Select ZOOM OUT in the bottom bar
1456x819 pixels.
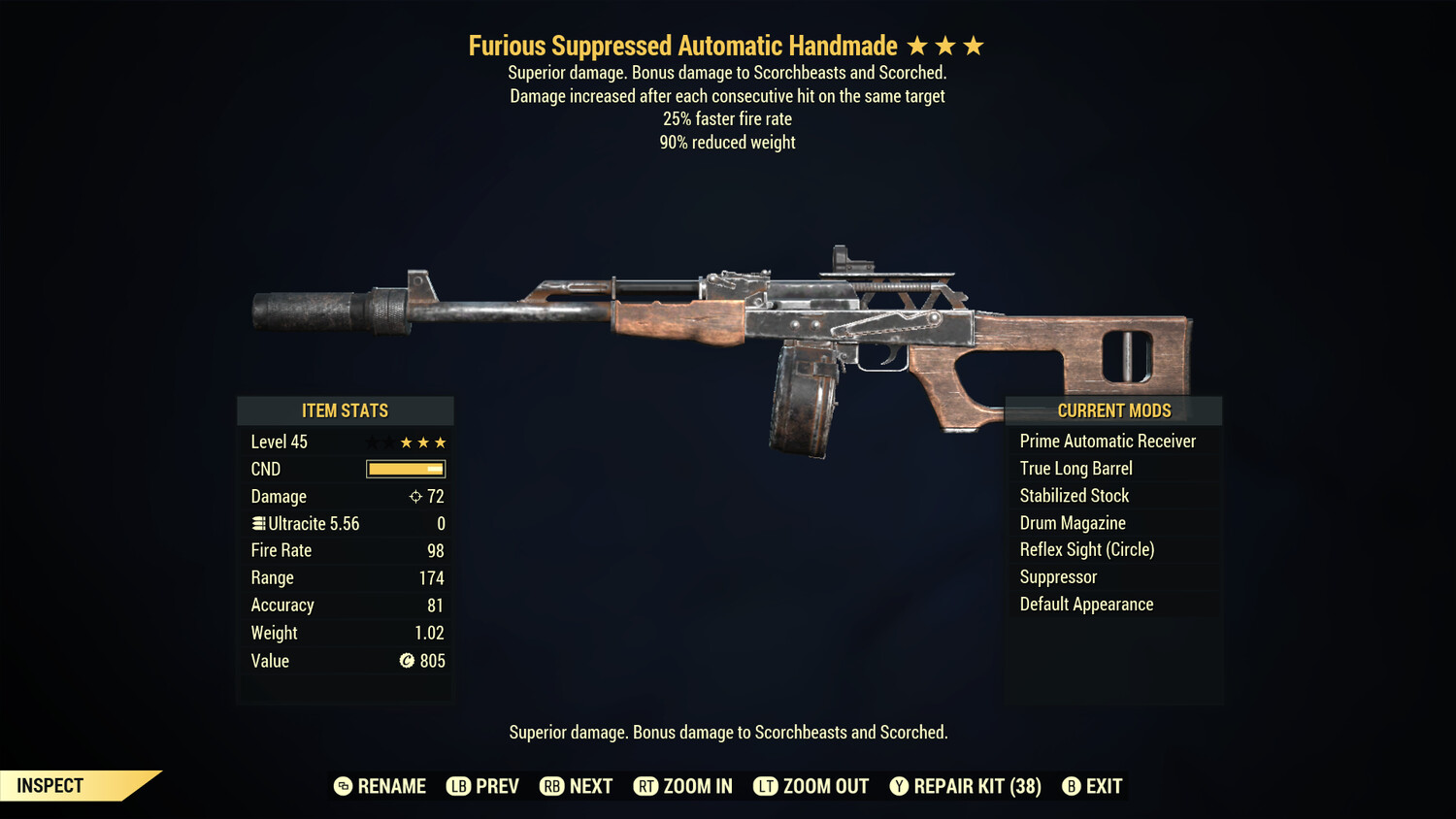coord(811,786)
